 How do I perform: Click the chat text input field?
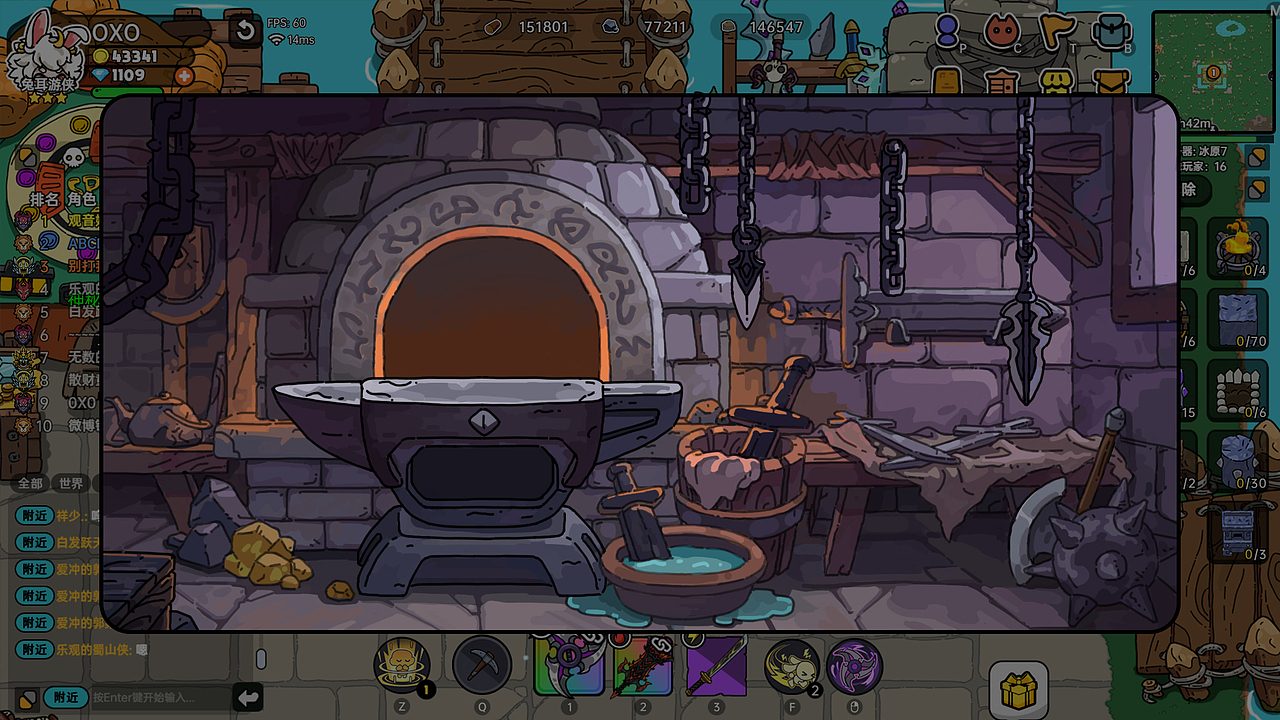coord(160,697)
